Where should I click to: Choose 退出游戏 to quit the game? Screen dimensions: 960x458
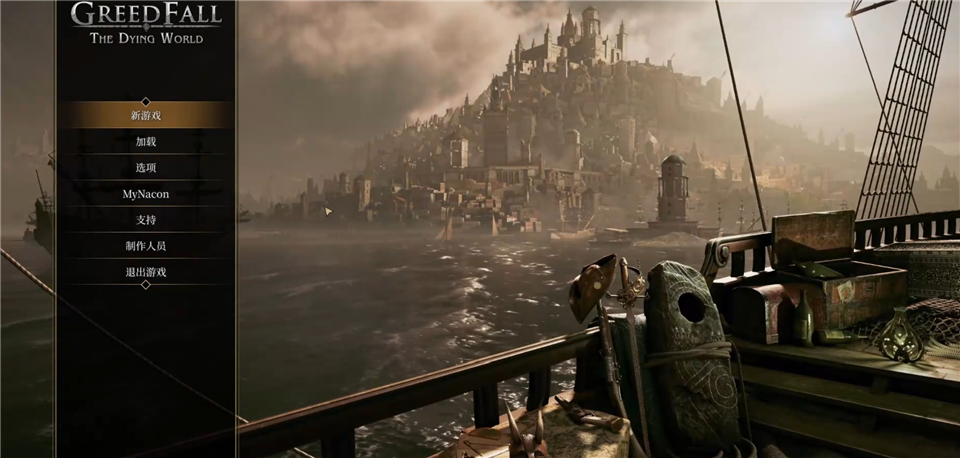click(146, 271)
